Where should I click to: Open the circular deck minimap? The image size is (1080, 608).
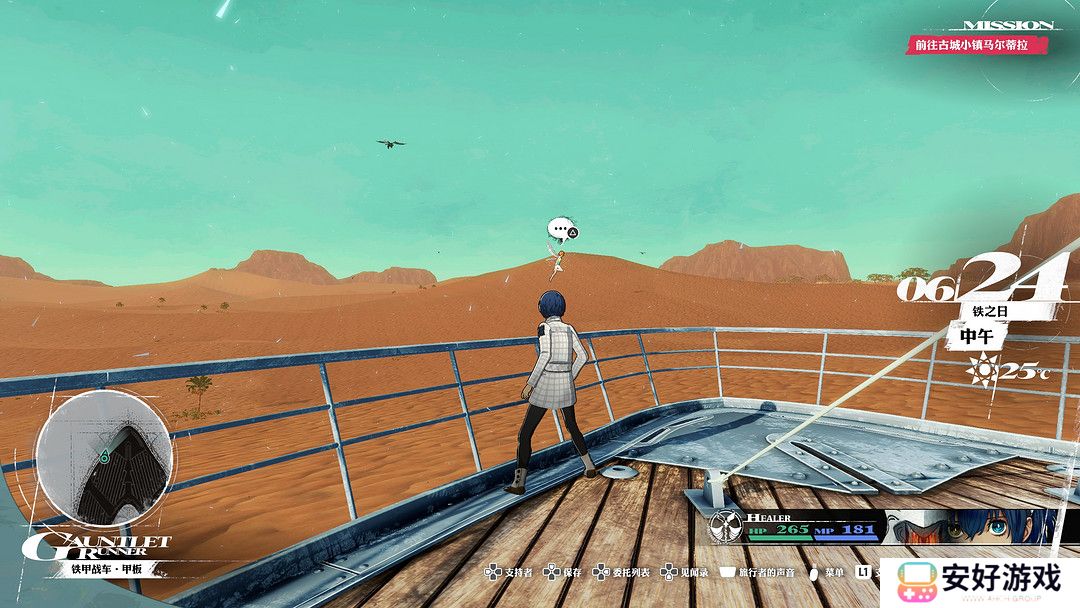(104, 459)
